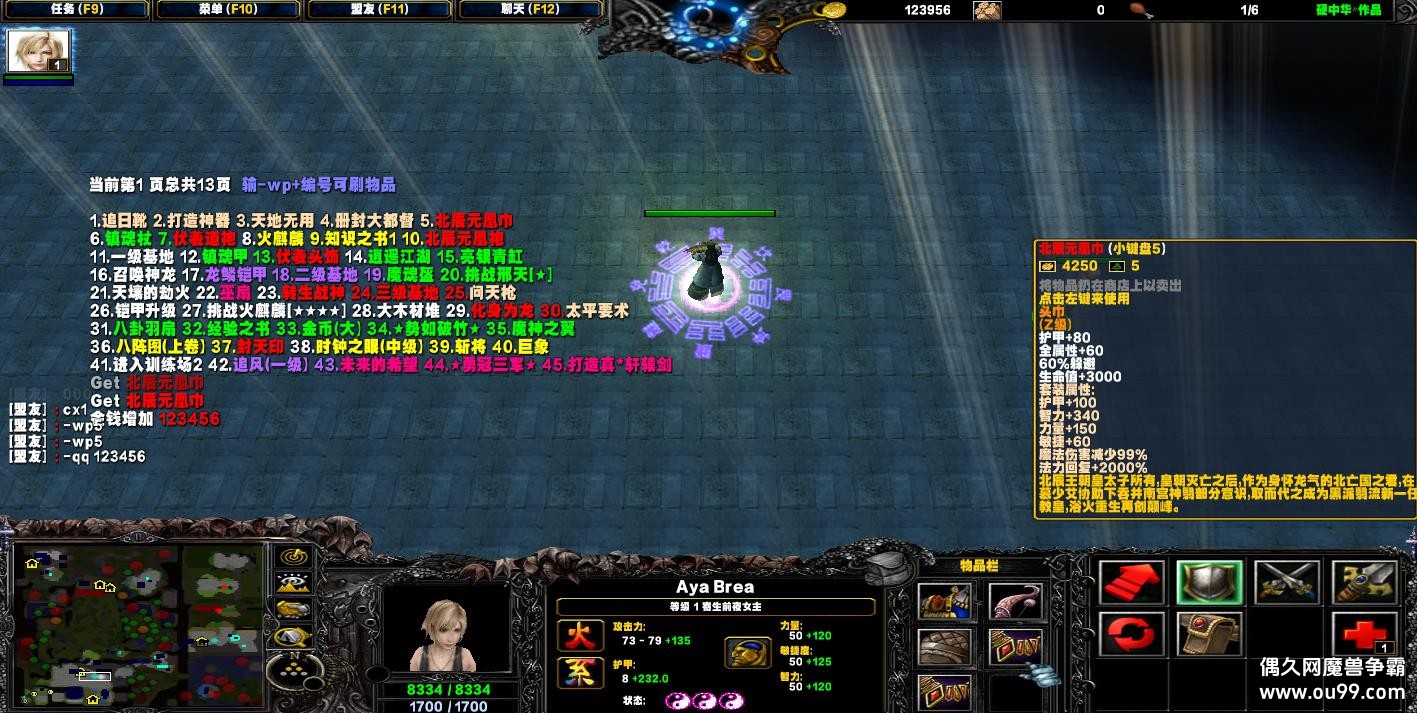The width and height of the screenshot is (1417, 713).
Task: Activate the highlighted shield command
Action: 1209,582
